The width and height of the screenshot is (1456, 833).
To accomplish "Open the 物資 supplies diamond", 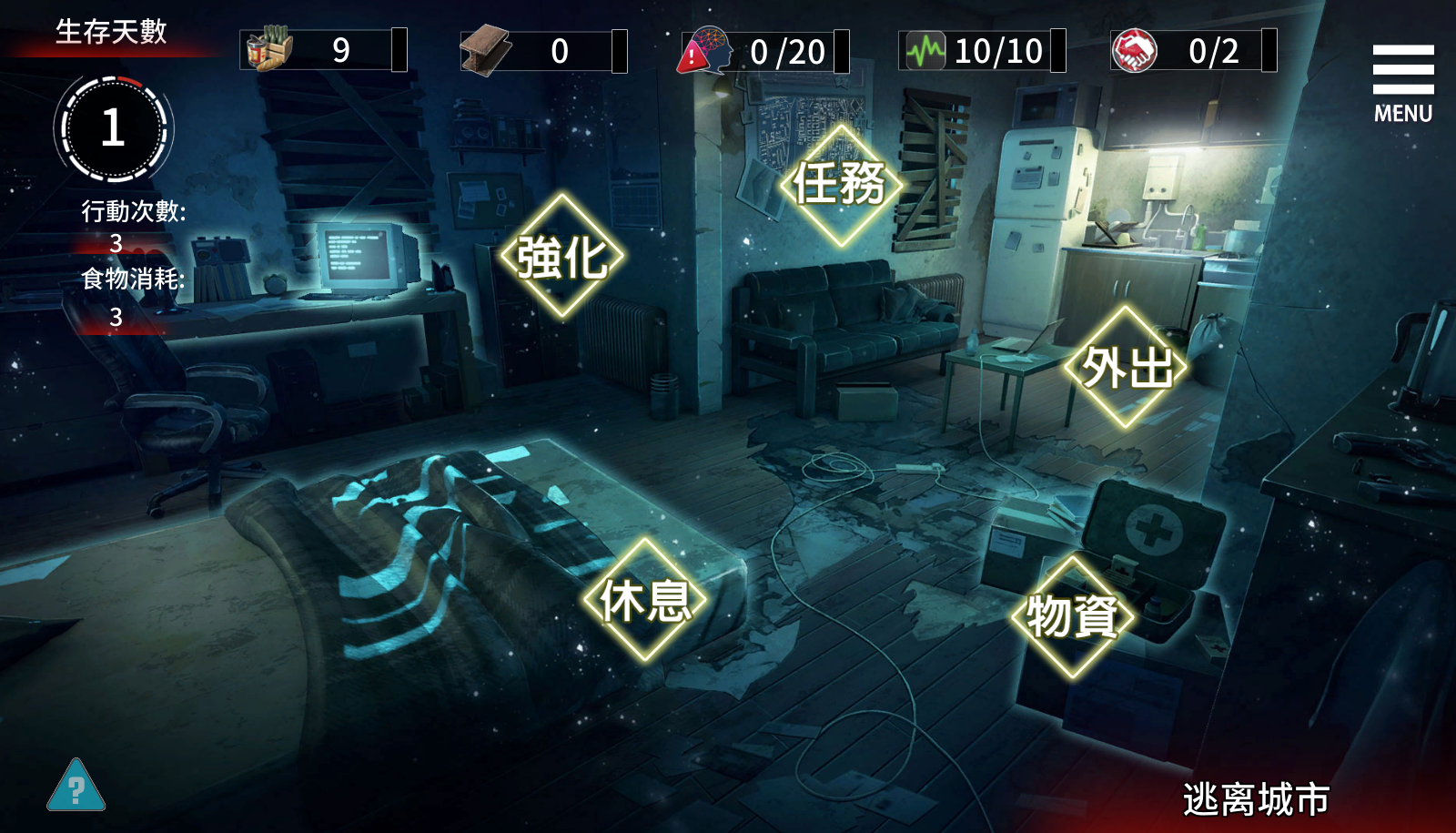I will point(1073,616).
